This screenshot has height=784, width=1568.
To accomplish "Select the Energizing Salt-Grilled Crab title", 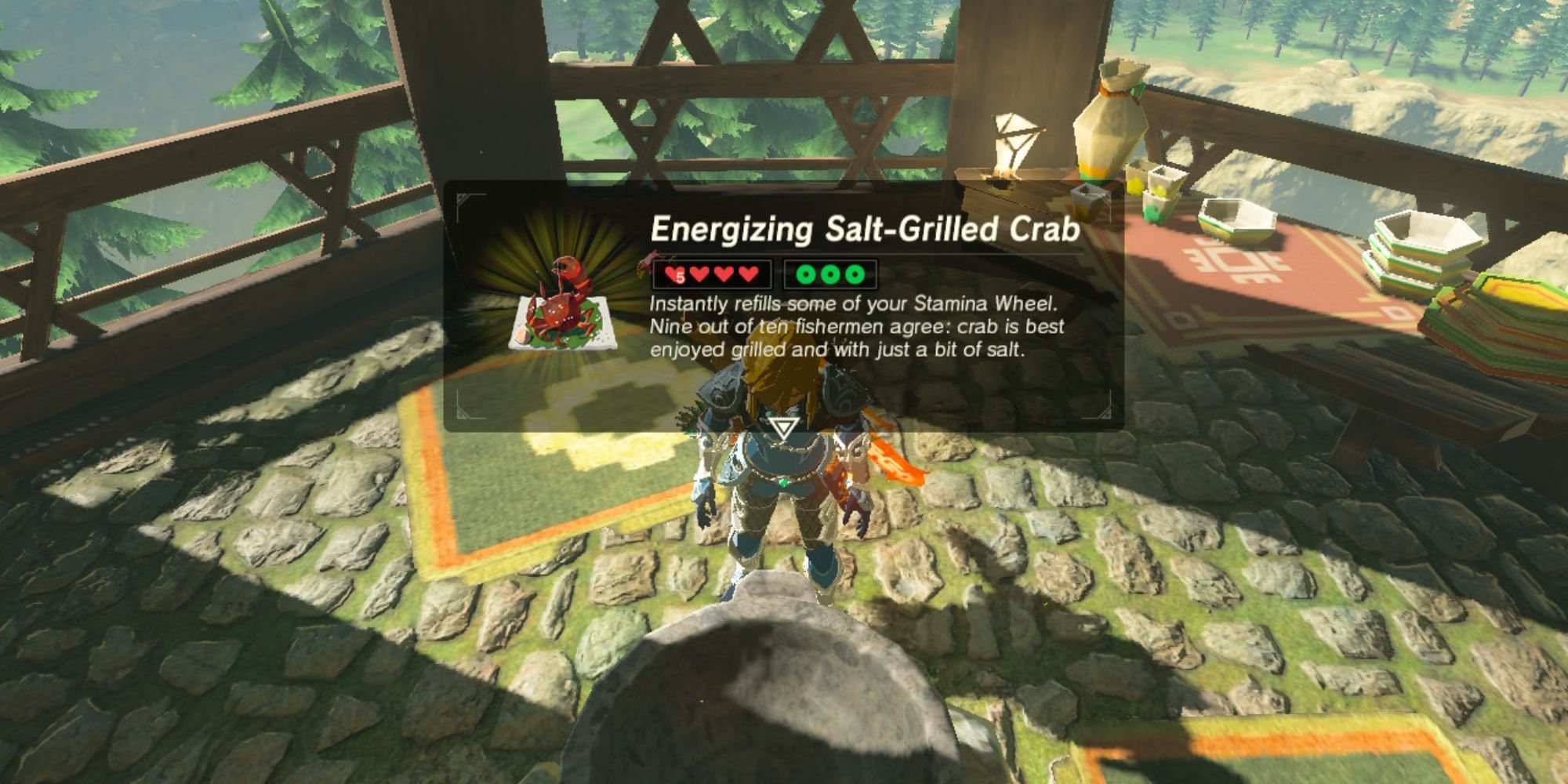I will coord(865,229).
